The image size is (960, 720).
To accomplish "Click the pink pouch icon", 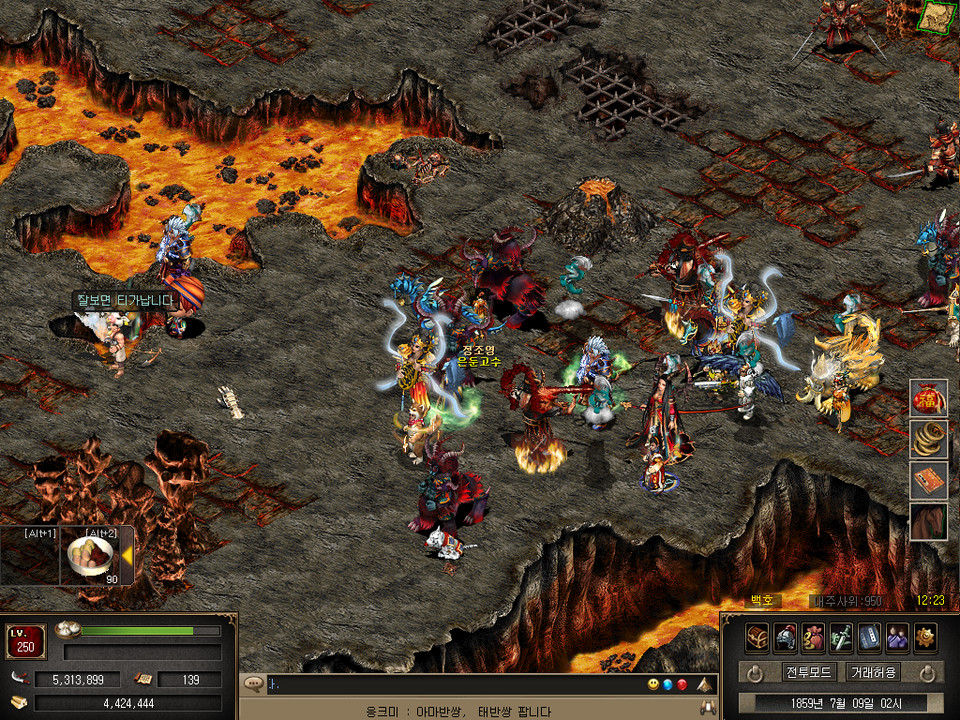I will (x=814, y=637).
